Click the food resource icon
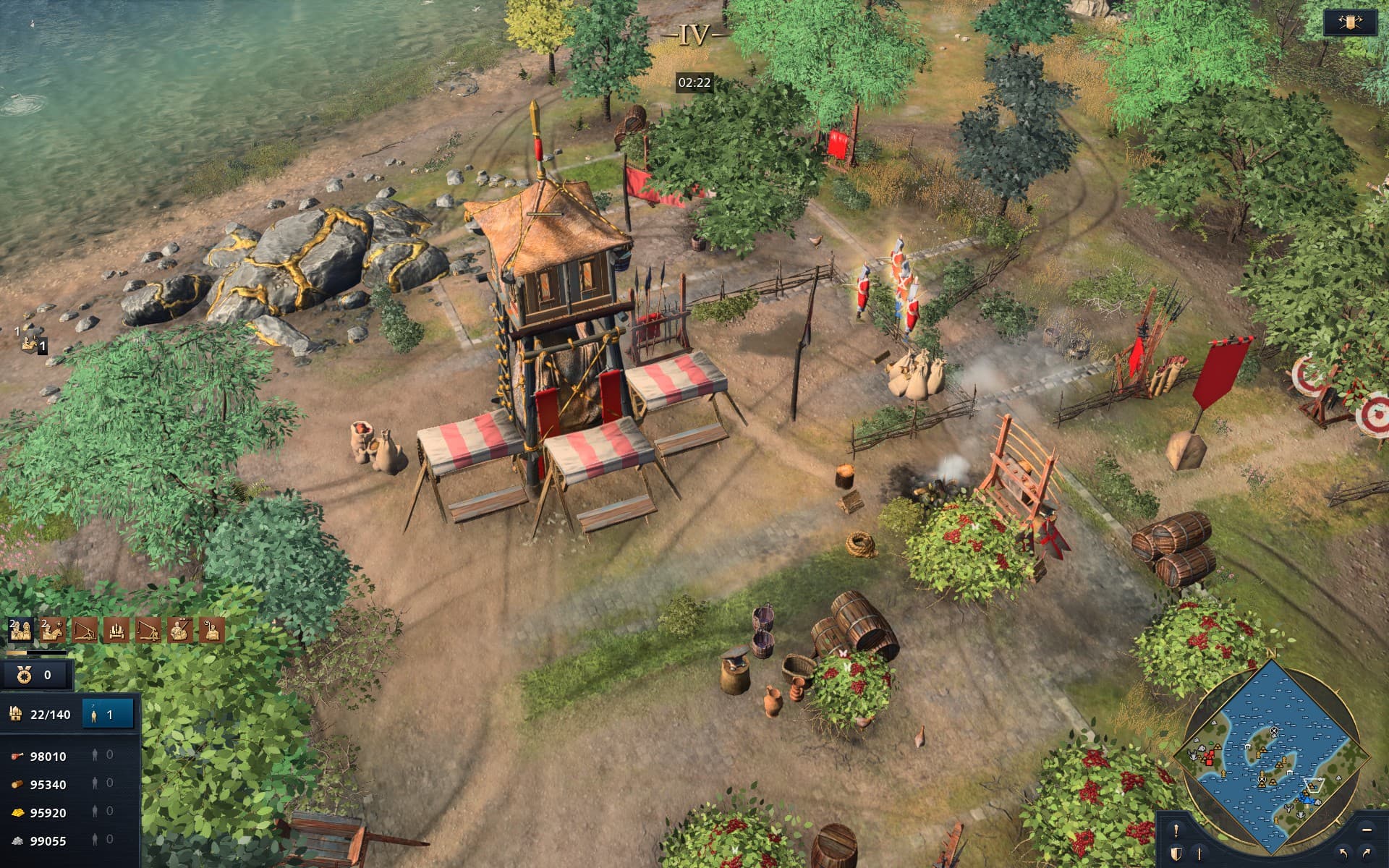 tap(17, 756)
